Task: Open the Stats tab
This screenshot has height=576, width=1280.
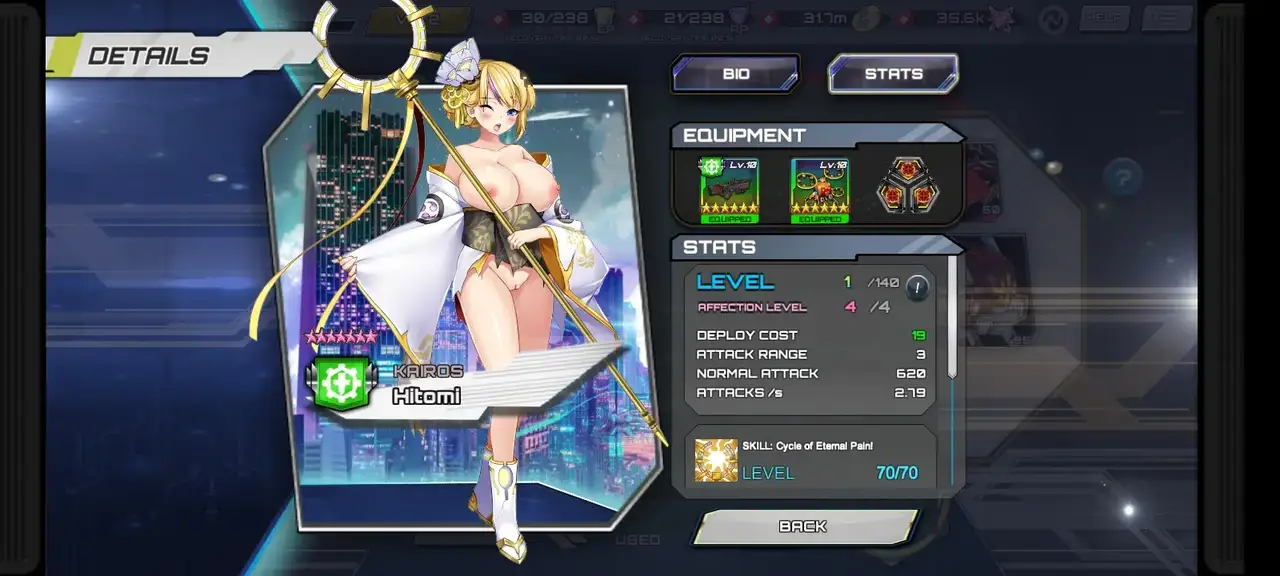Action: (x=893, y=74)
